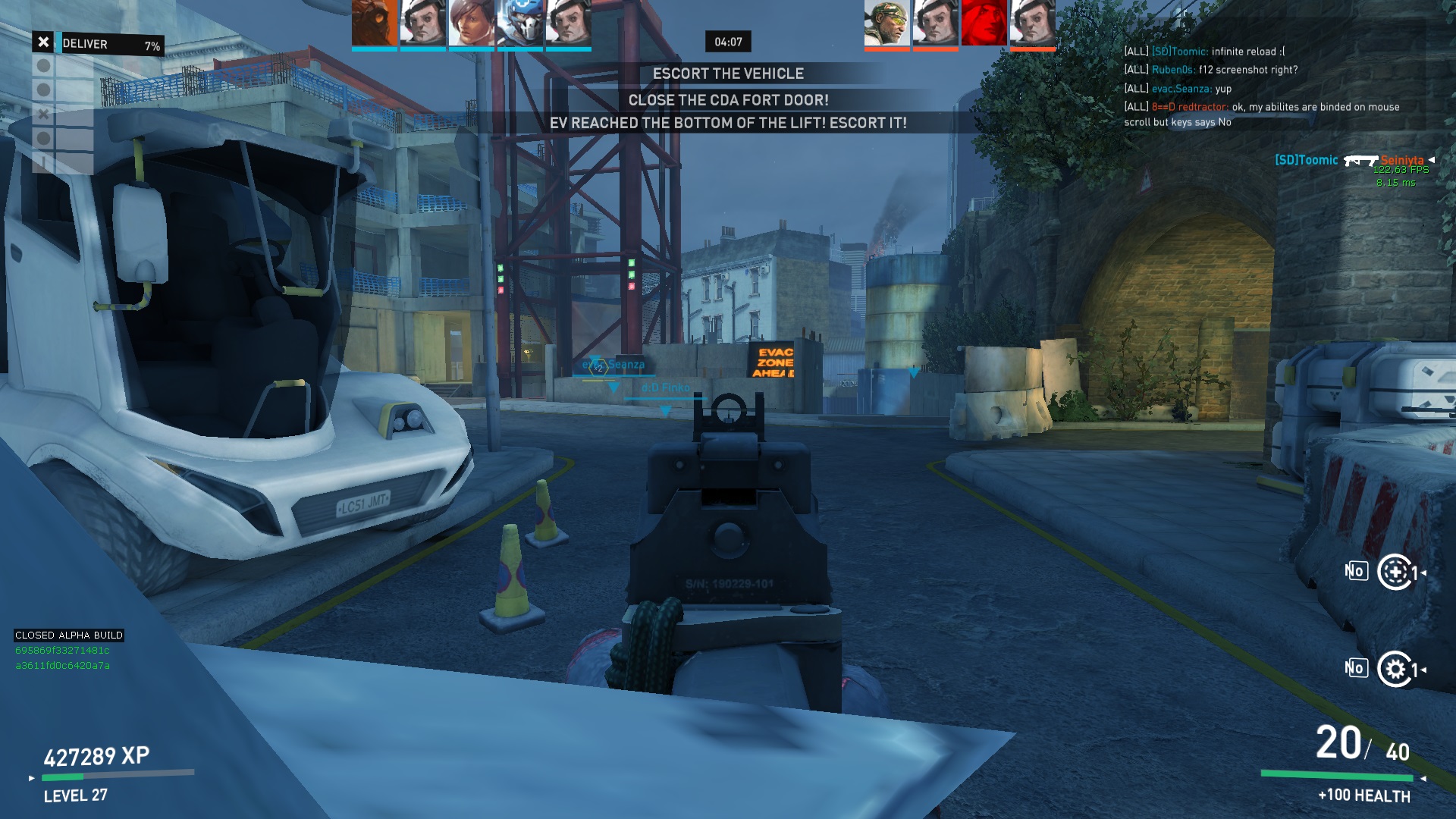Viewport: 1456px width, 819px height.
Task: Select the skull-masked teammate portrait
Action: coord(519,23)
